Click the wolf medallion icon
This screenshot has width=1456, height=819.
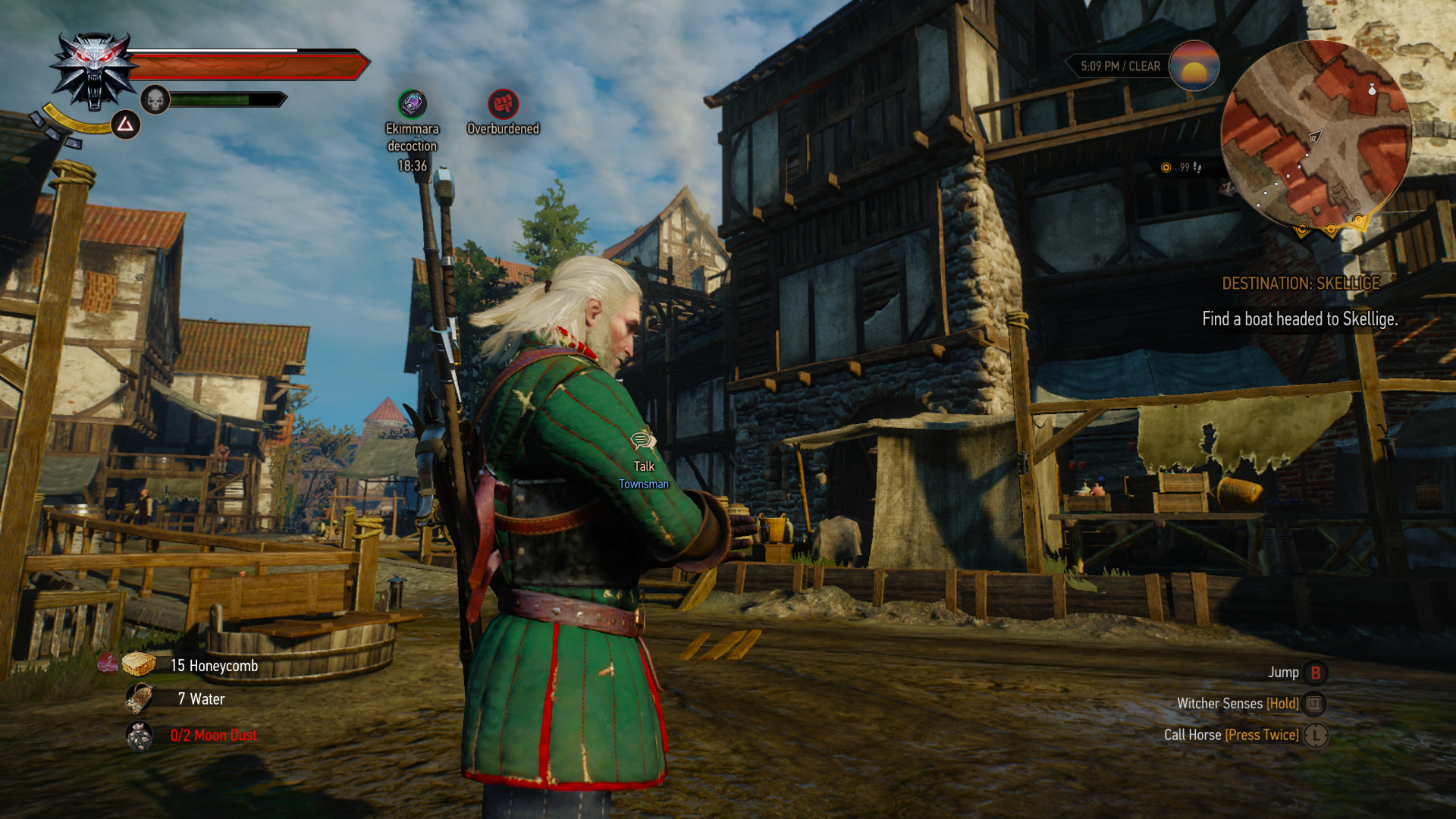coord(94,71)
